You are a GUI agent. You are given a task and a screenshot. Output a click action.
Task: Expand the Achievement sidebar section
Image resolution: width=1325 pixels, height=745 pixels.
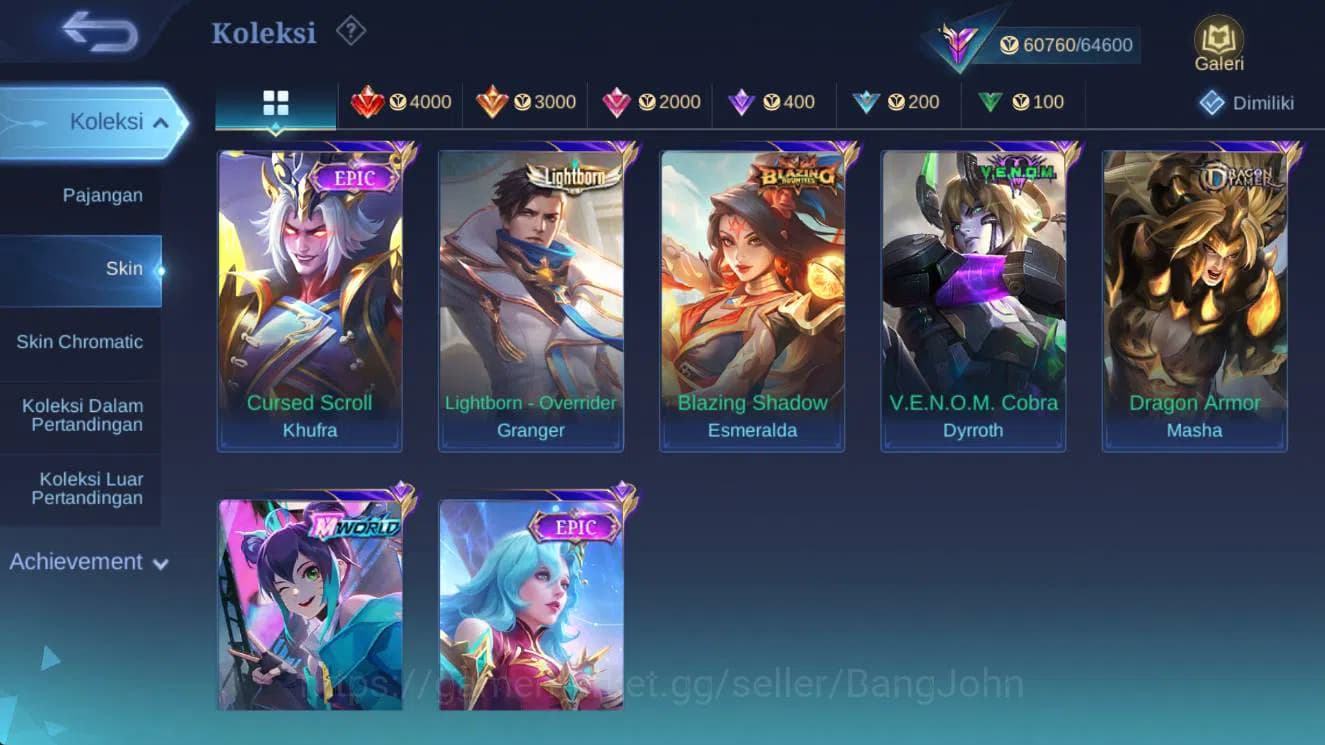tap(88, 562)
